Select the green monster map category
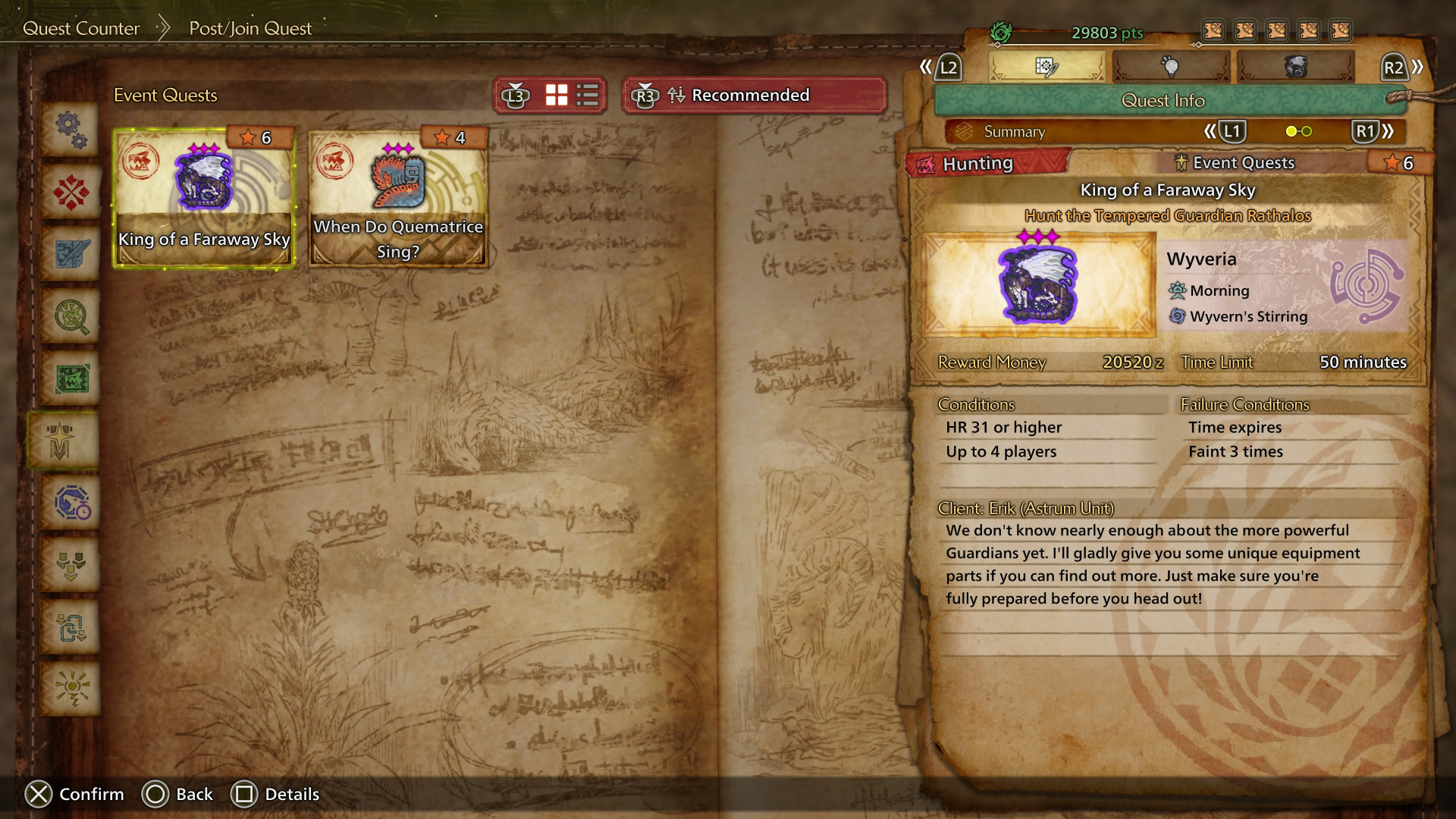1456x819 pixels. (x=71, y=378)
